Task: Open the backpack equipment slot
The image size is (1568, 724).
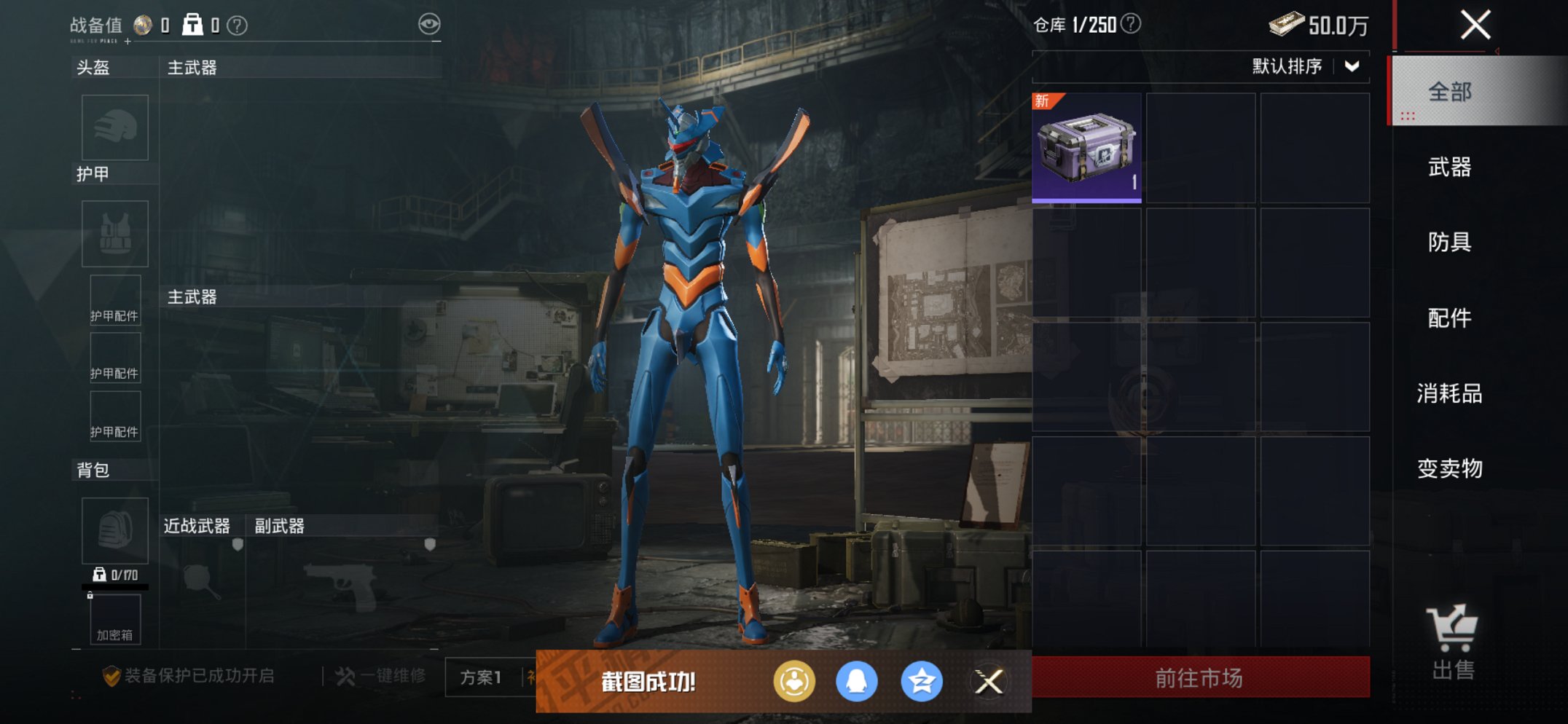Action: pos(115,530)
